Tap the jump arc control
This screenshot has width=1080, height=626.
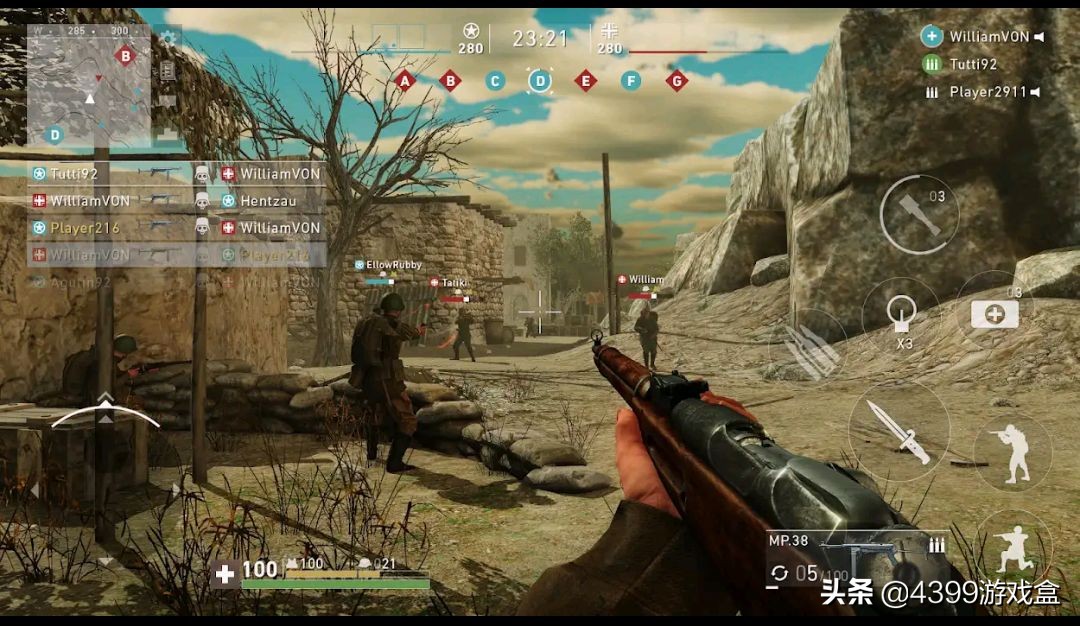tap(105, 411)
